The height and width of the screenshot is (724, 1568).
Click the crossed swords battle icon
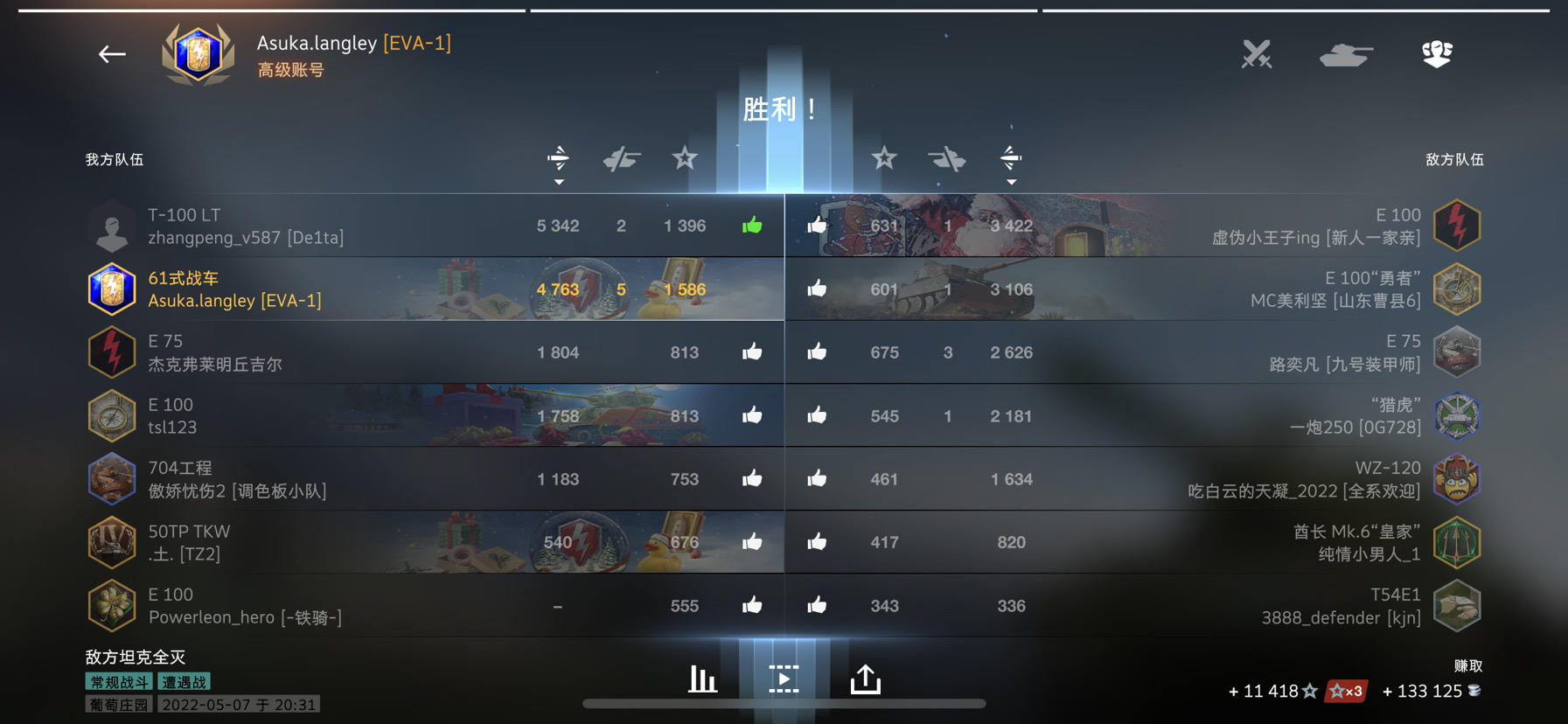point(1258,54)
